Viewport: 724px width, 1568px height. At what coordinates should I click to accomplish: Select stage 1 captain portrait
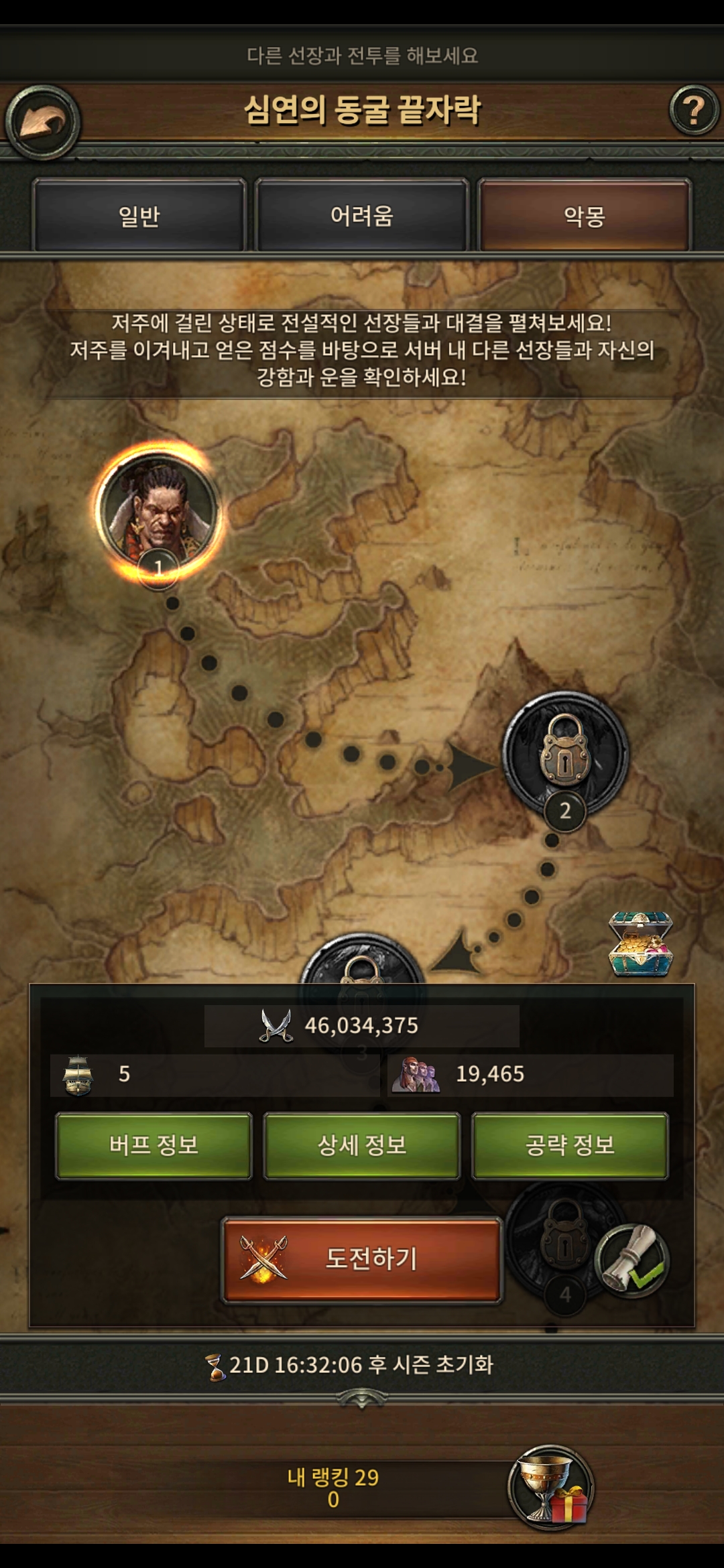158,511
